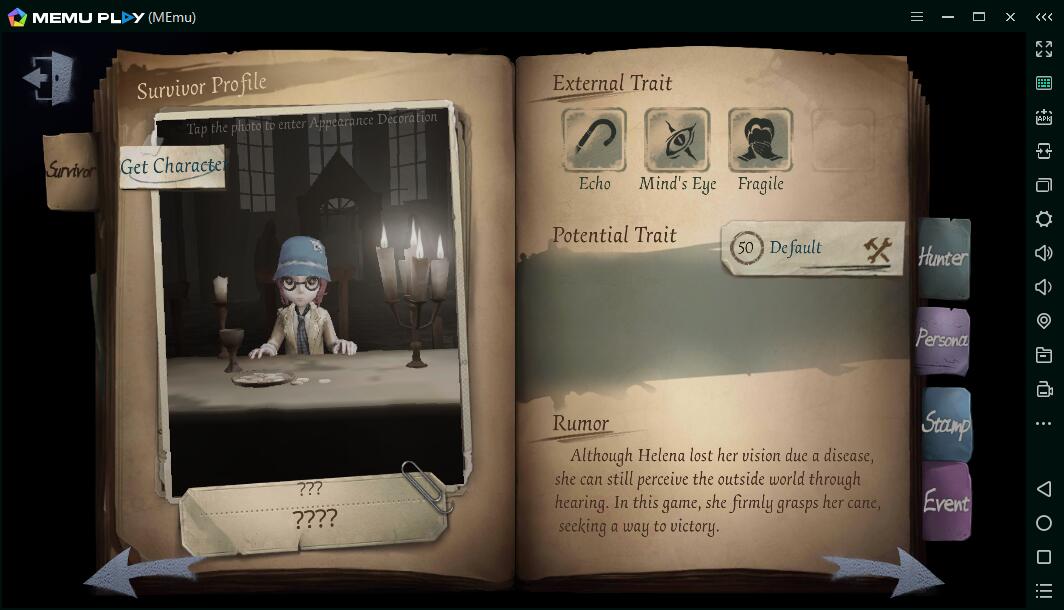Inspect the Fragile trait icon

point(760,140)
